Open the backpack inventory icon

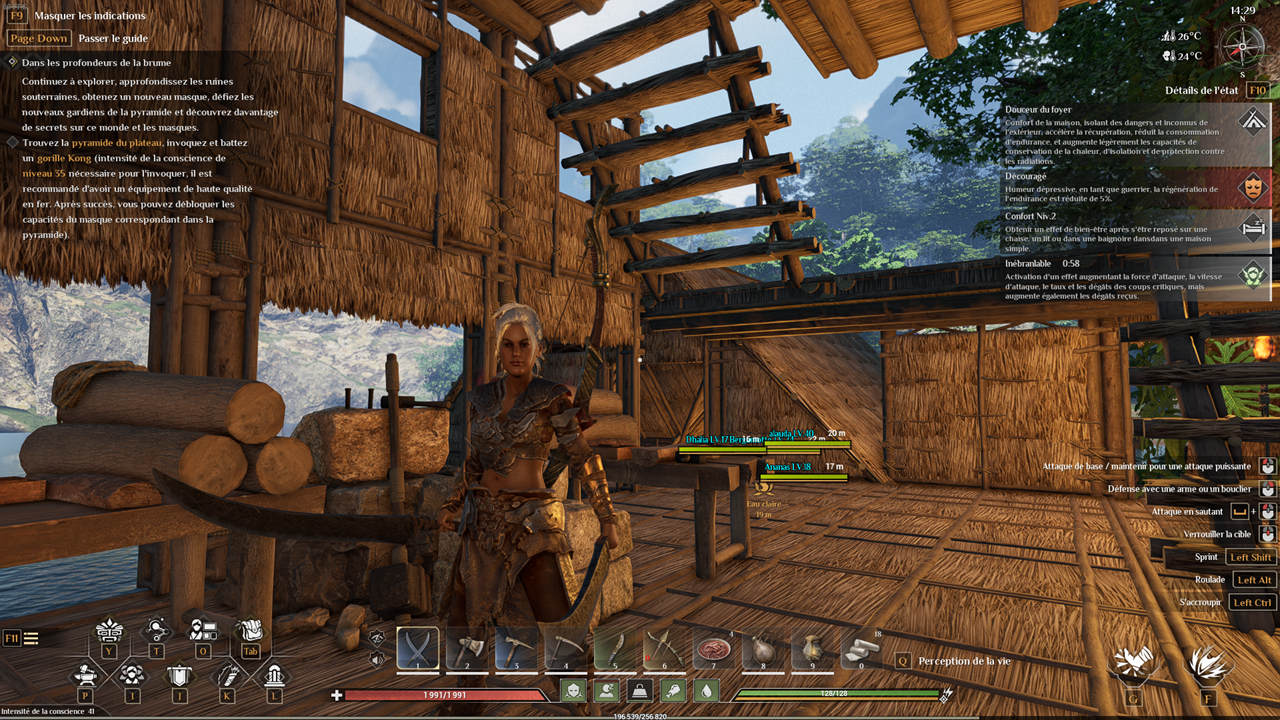248,631
